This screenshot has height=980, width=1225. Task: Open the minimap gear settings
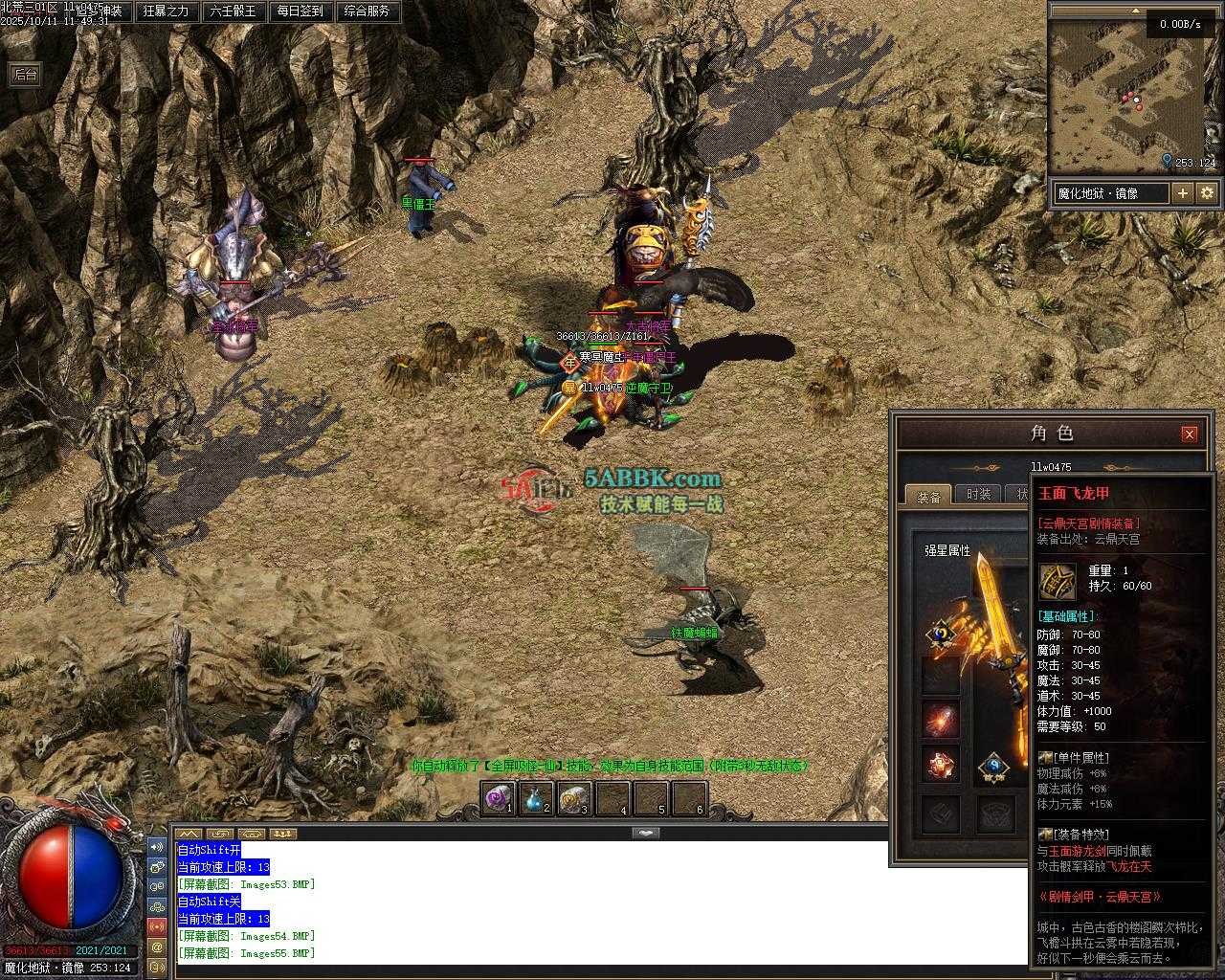[x=1207, y=193]
